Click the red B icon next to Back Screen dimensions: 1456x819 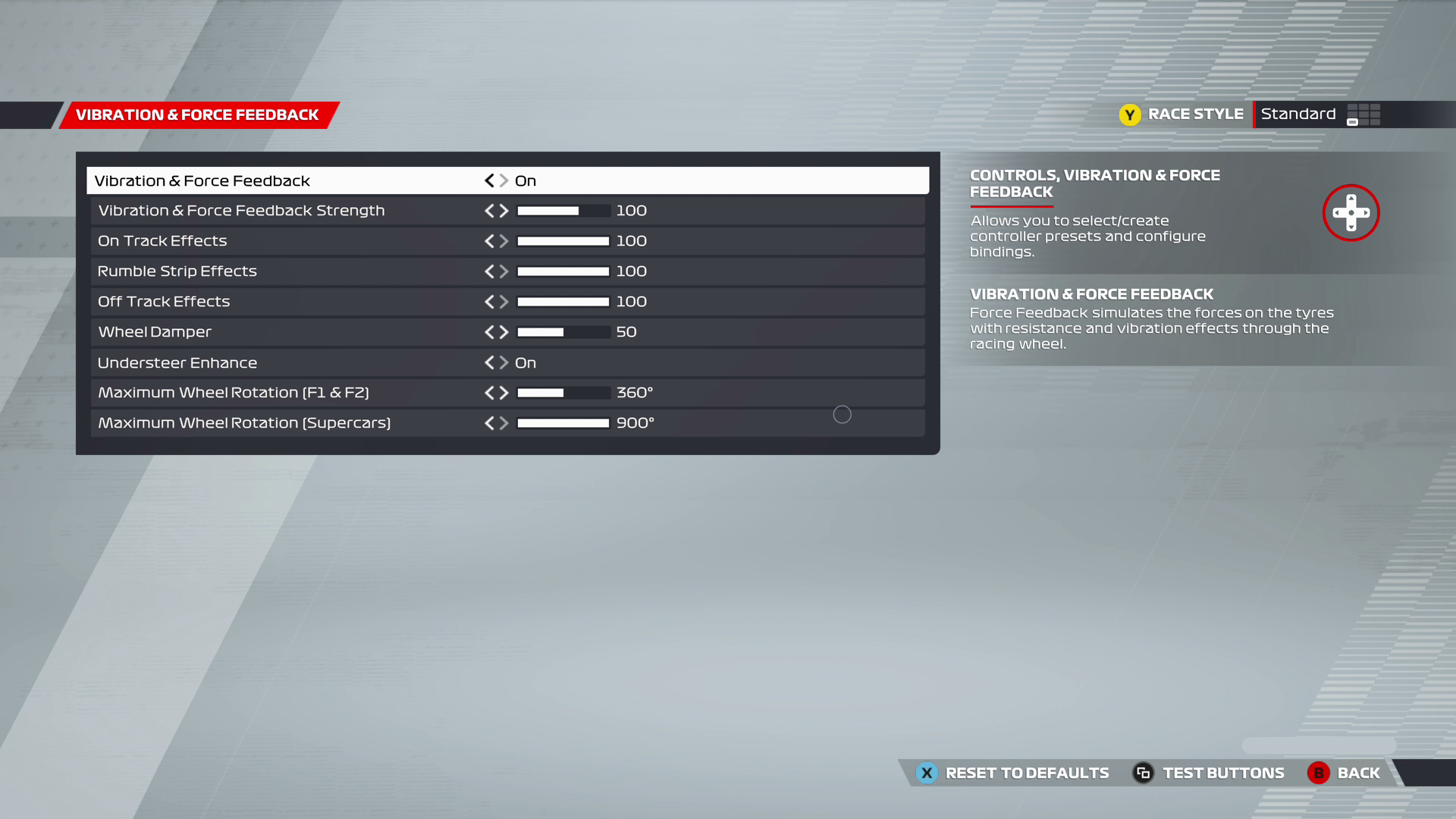(x=1318, y=773)
